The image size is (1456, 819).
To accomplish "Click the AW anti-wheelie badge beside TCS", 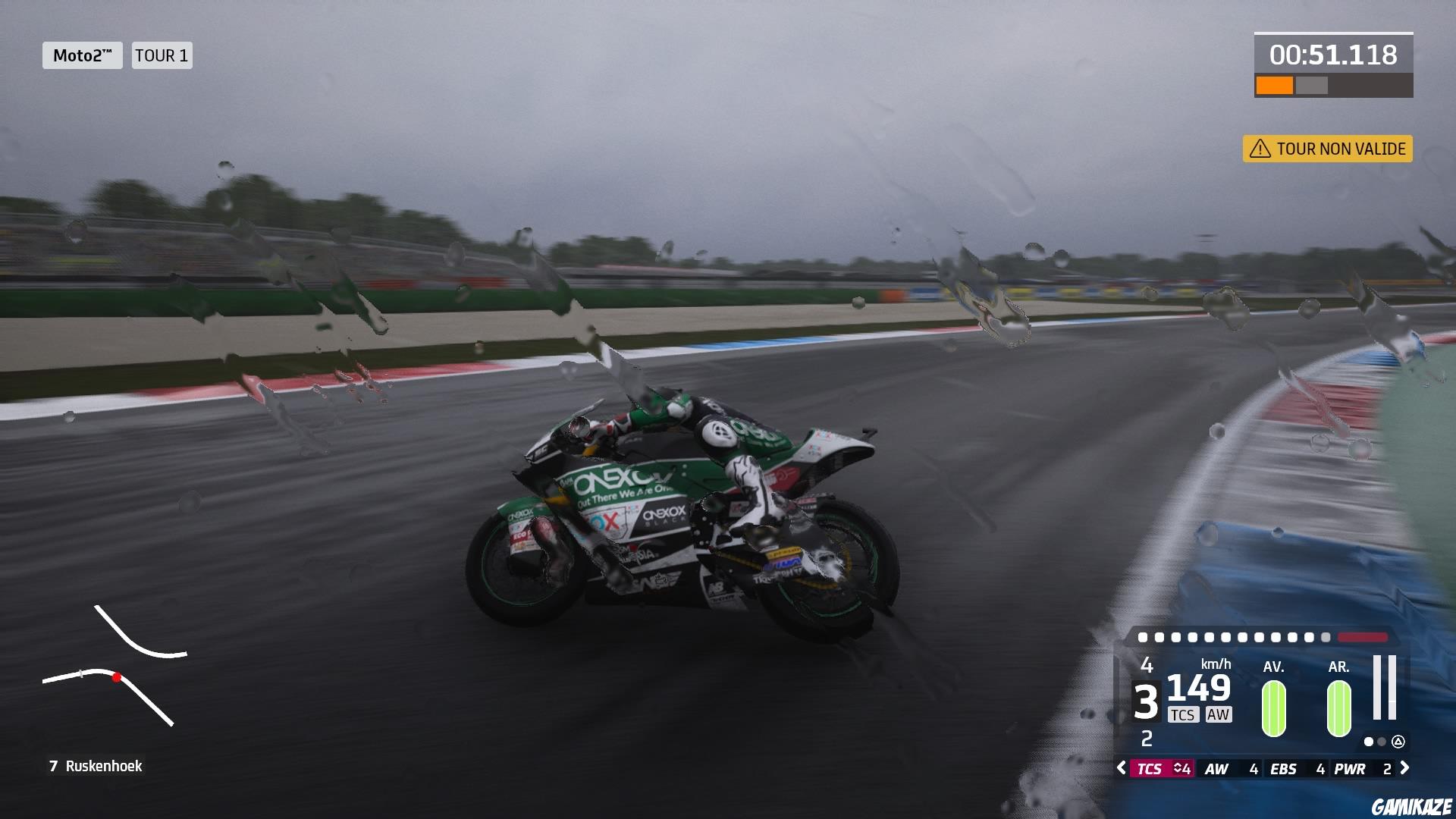I will click(x=1219, y=714).
